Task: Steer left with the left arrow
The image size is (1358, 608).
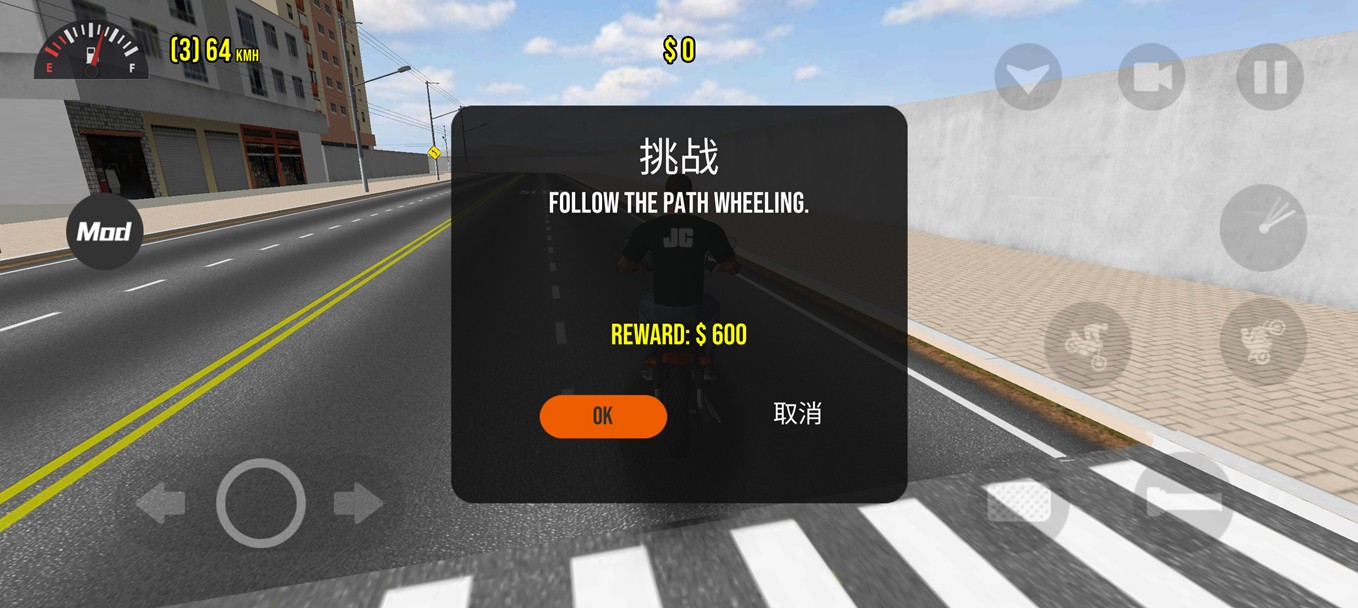Action: coord(160,503)
